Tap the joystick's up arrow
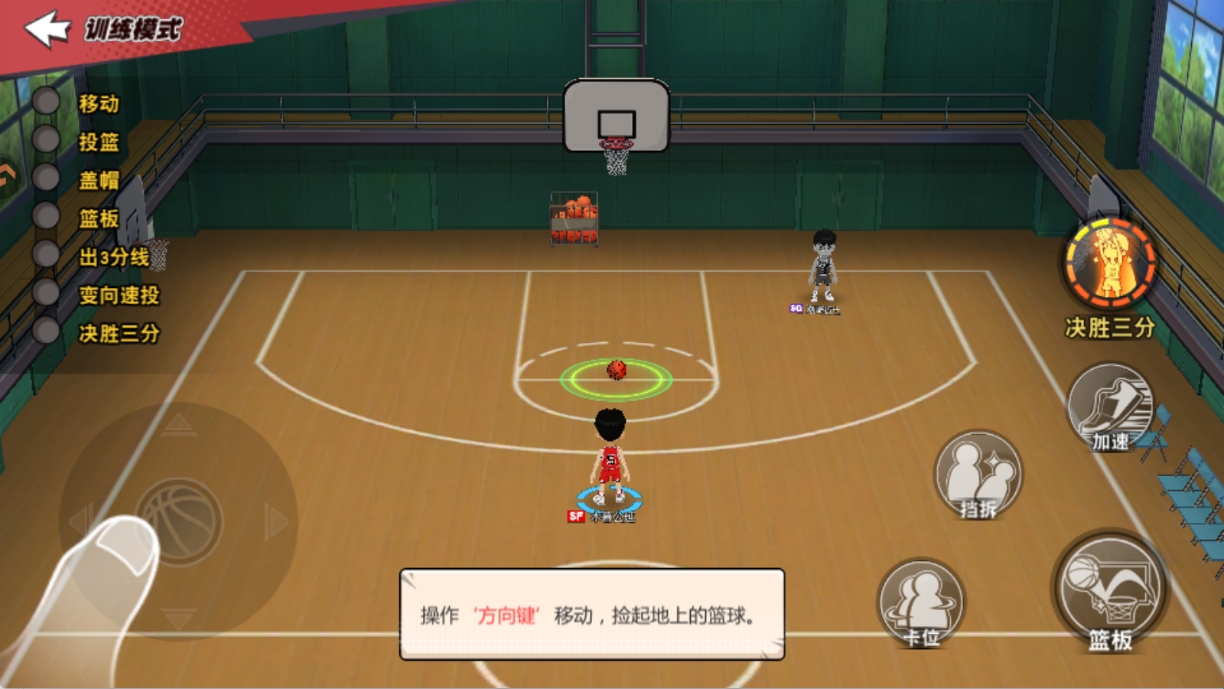This screenshot has width=1224, height=689. tap(179, 424)
